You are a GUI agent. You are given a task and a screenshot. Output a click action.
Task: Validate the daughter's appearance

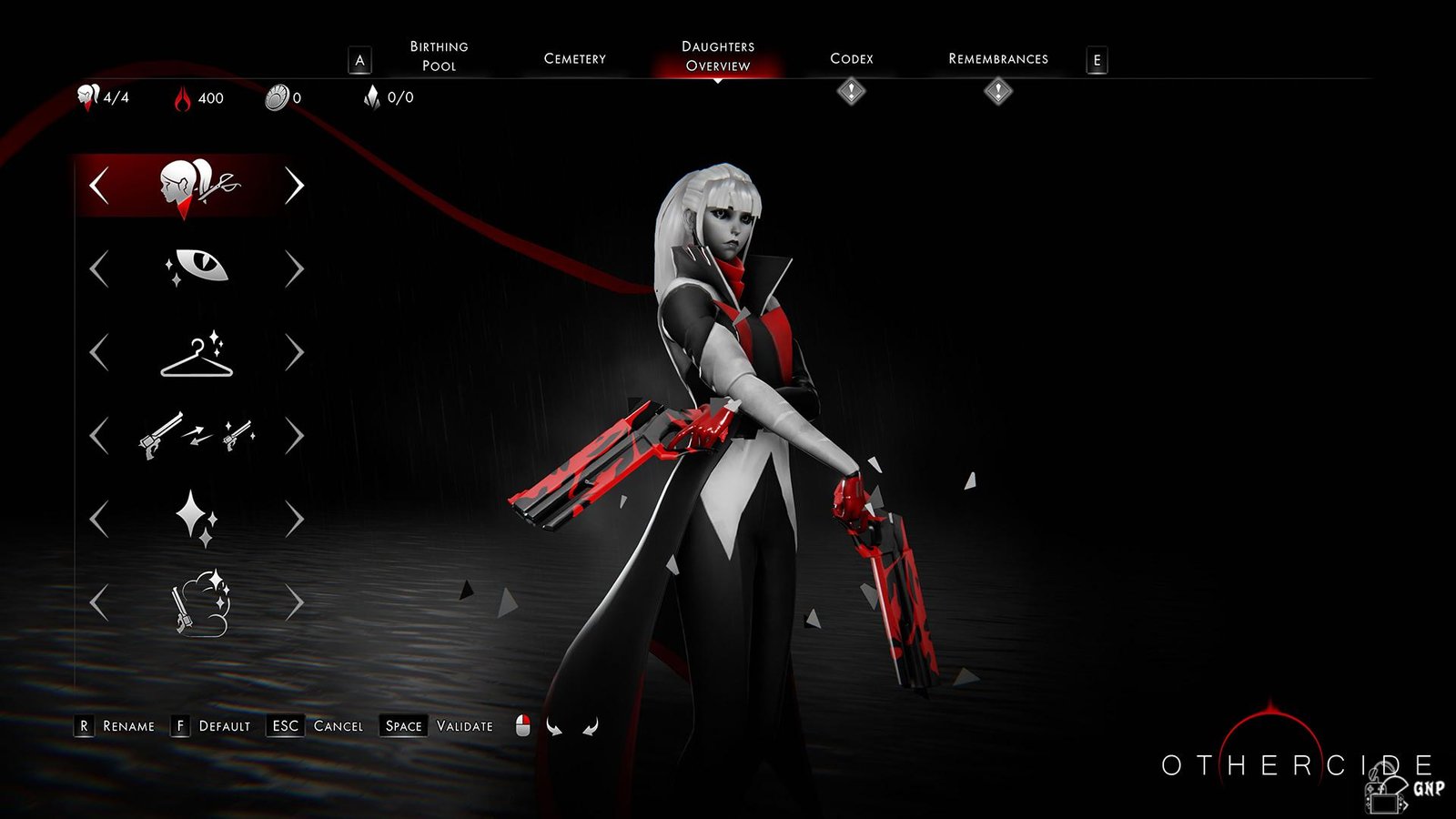pos(437,726)
